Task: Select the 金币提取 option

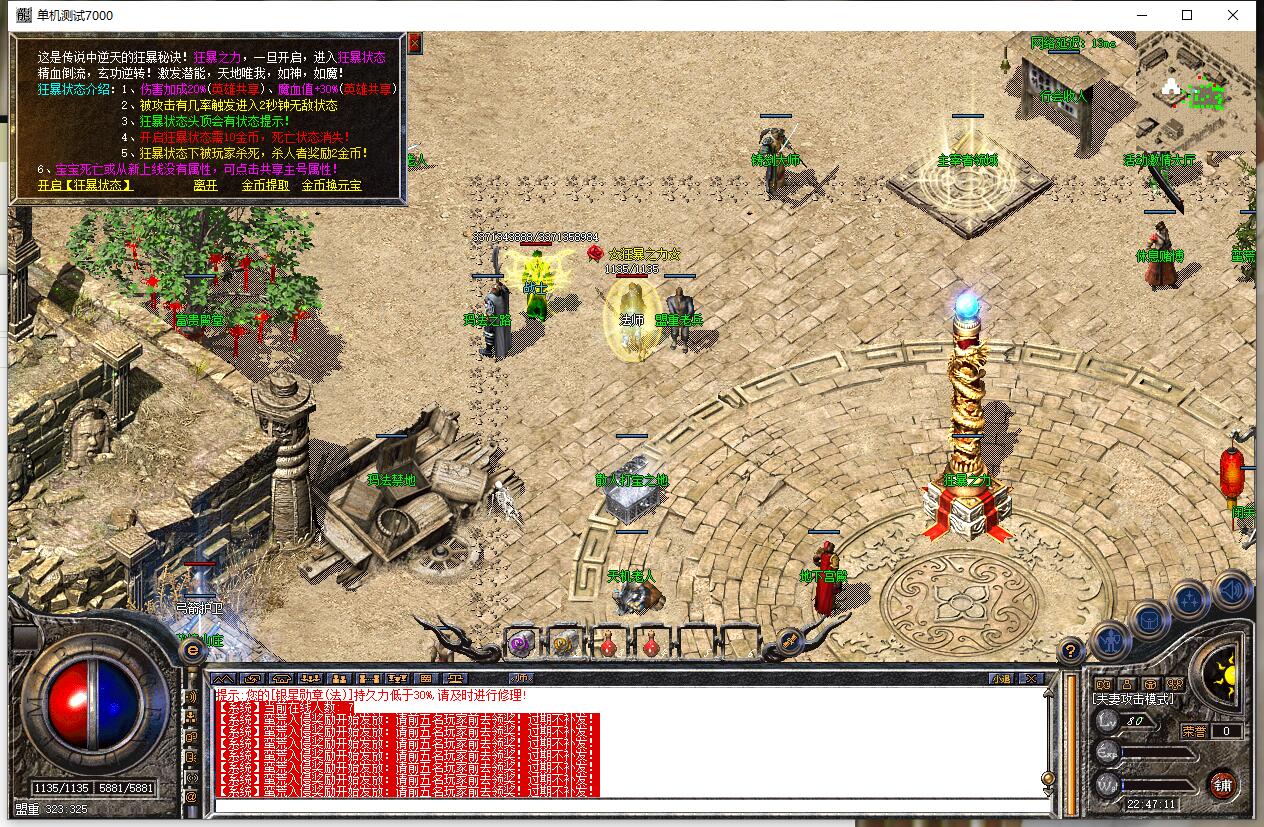Action: click(x=265, y=185)
